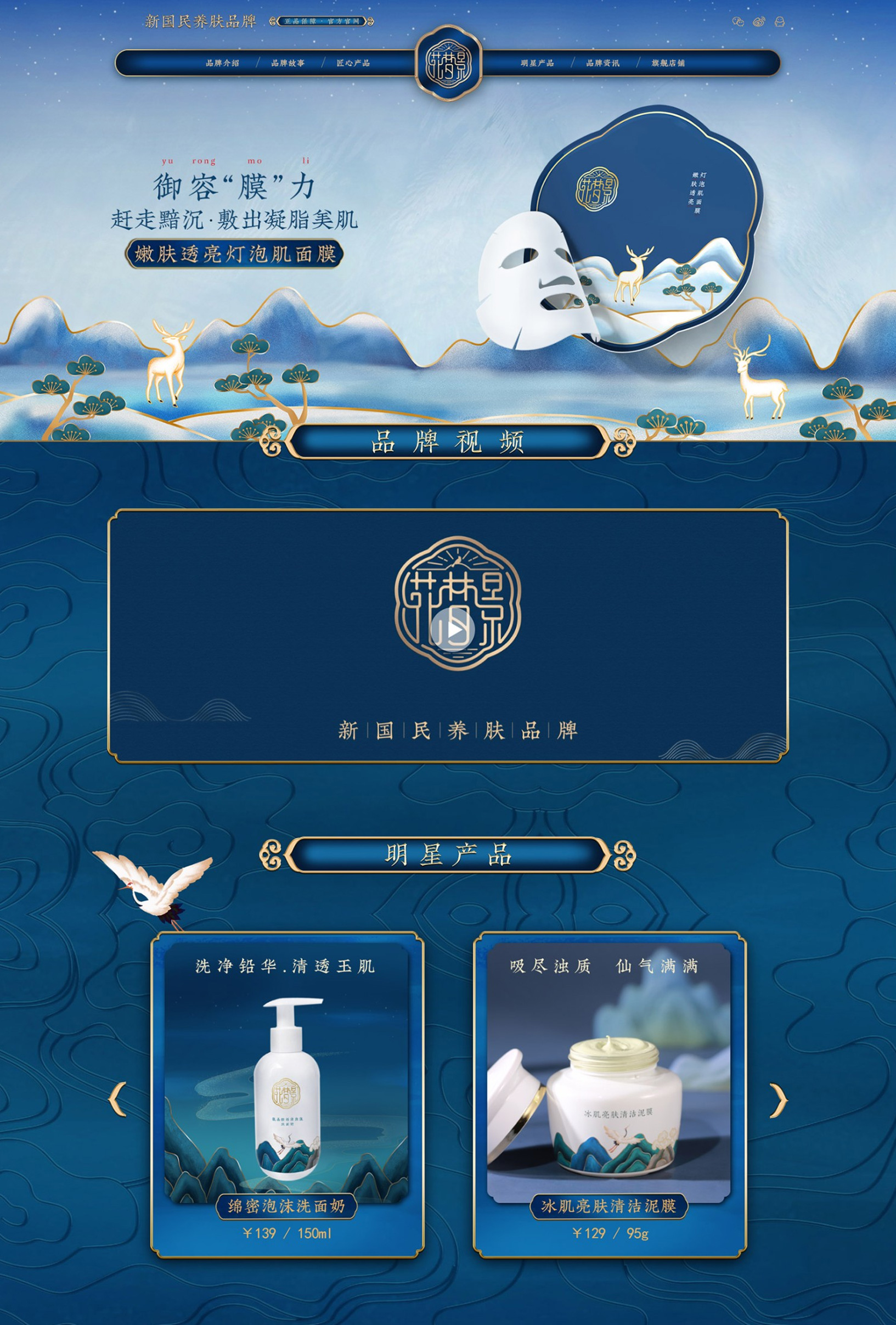Click the brand logo seal in the navigation bar
The height and width of the screenshot is (1325, 896).
click(448, 63)
